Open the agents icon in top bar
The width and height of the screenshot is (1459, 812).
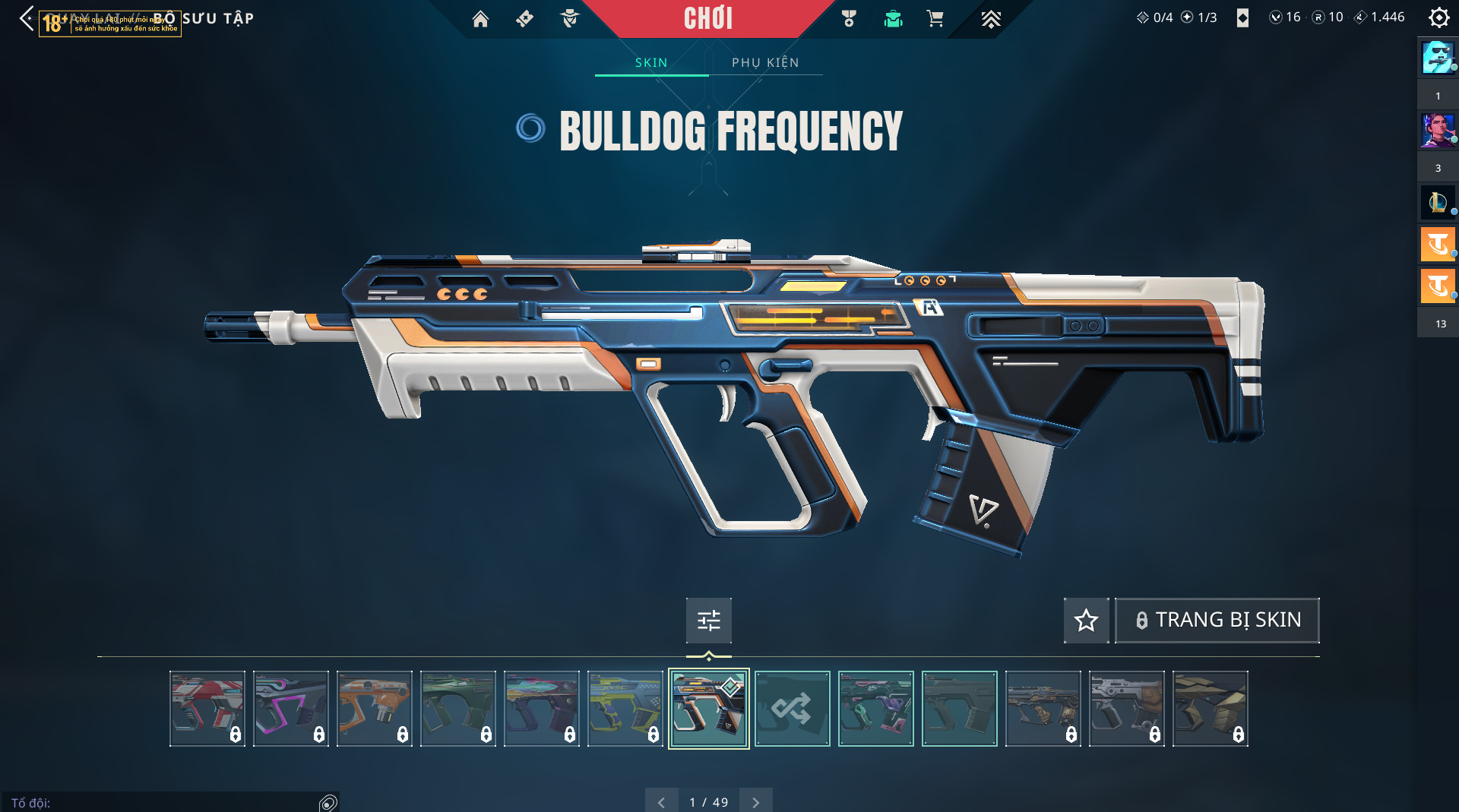click(x=569, y=19)
